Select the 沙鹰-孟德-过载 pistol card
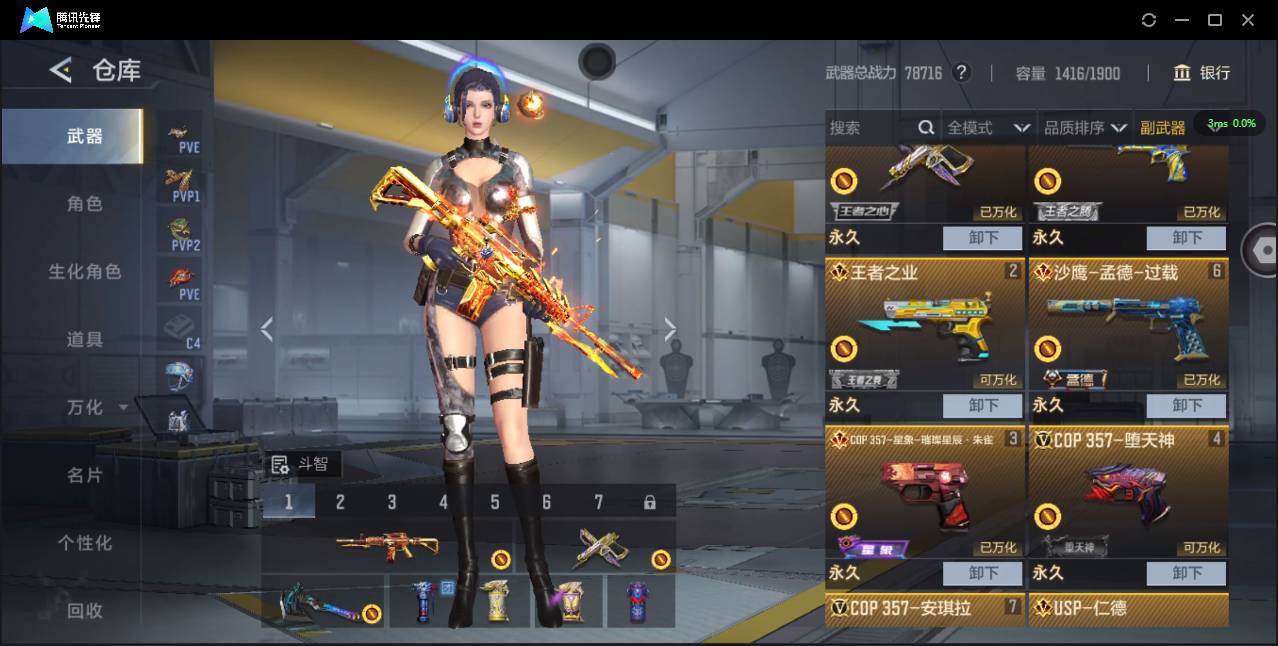The width and height of the screenshot is (1278, 646). [x=1127, y=325]
